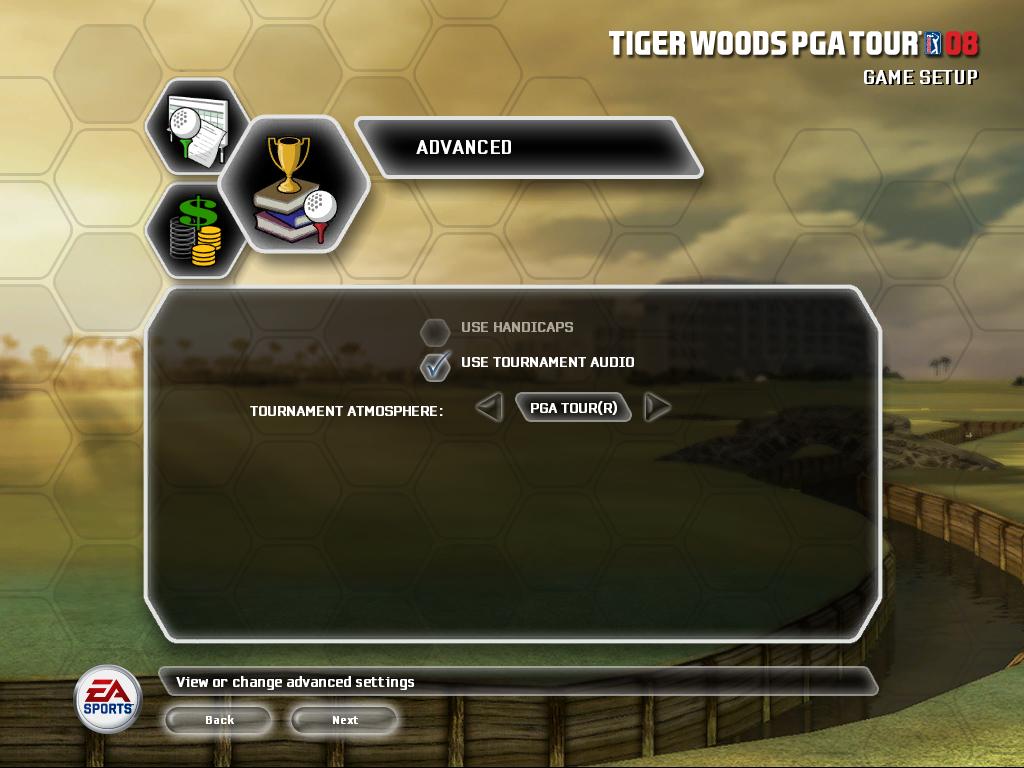Select next tournament atmosphere with right arrow
The image size is (1024, 768).
click(x=657, y=408)
